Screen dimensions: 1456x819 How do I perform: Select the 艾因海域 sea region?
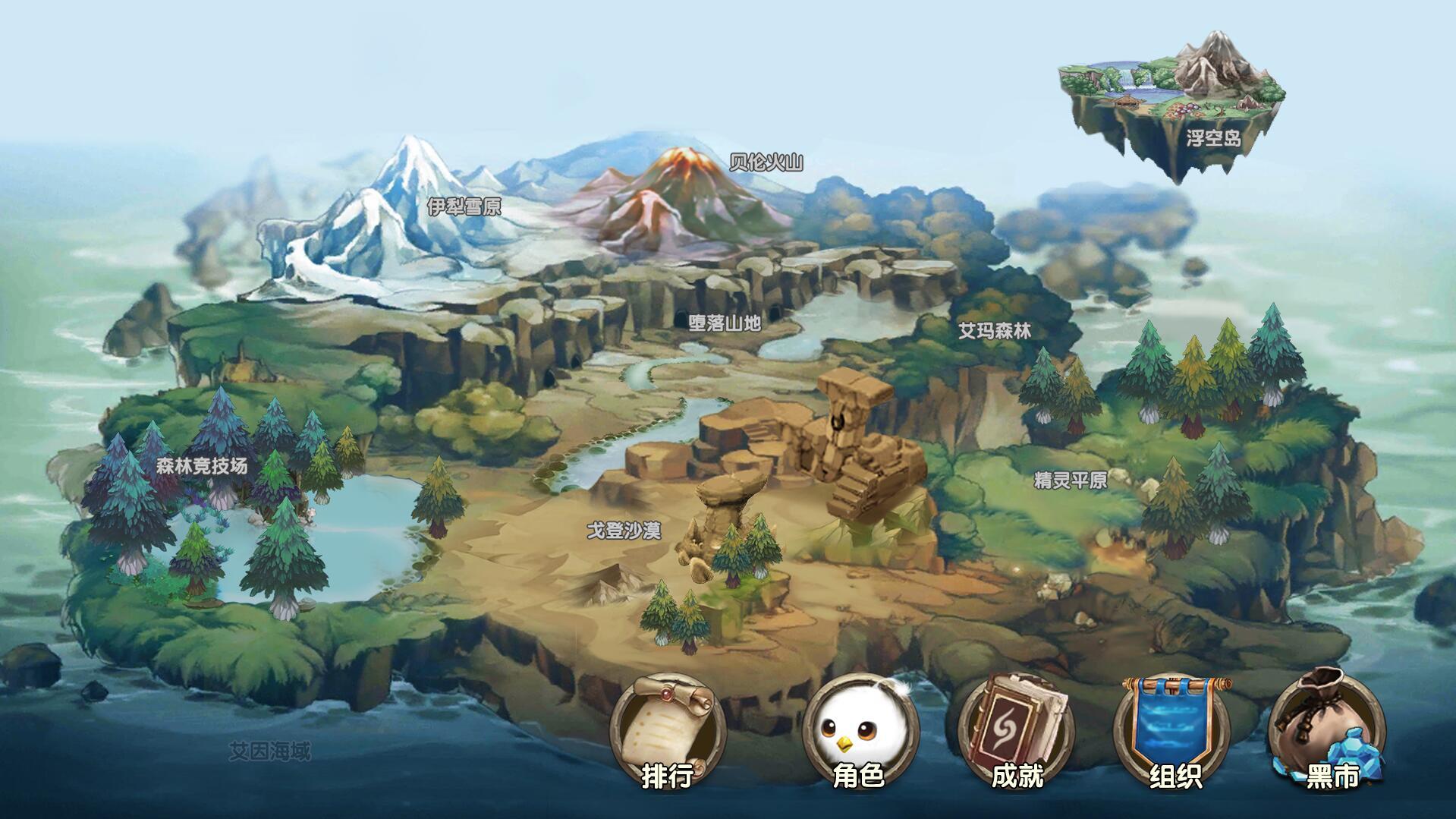point(270,751)
